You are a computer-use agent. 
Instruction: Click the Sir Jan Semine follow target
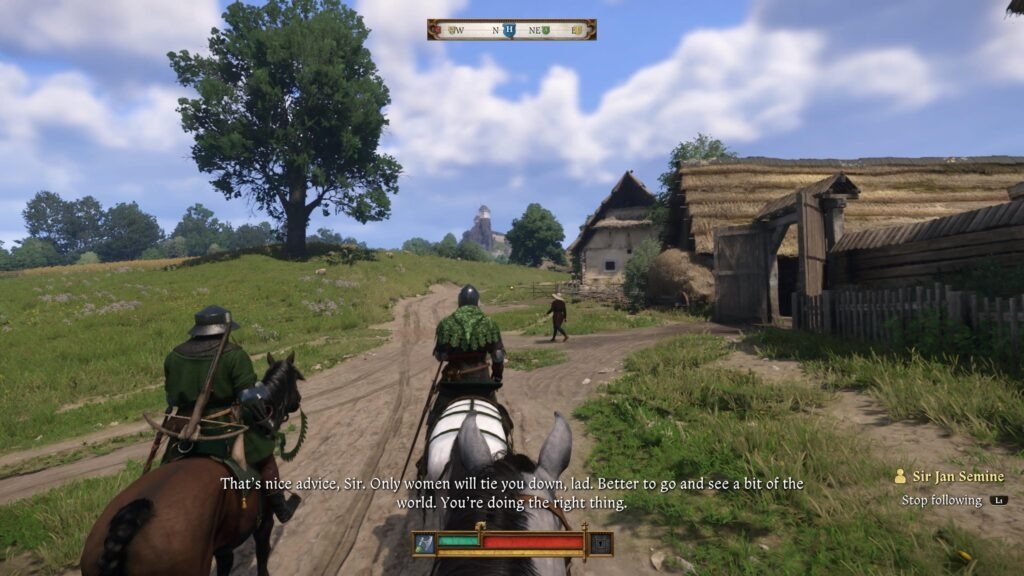954,477
